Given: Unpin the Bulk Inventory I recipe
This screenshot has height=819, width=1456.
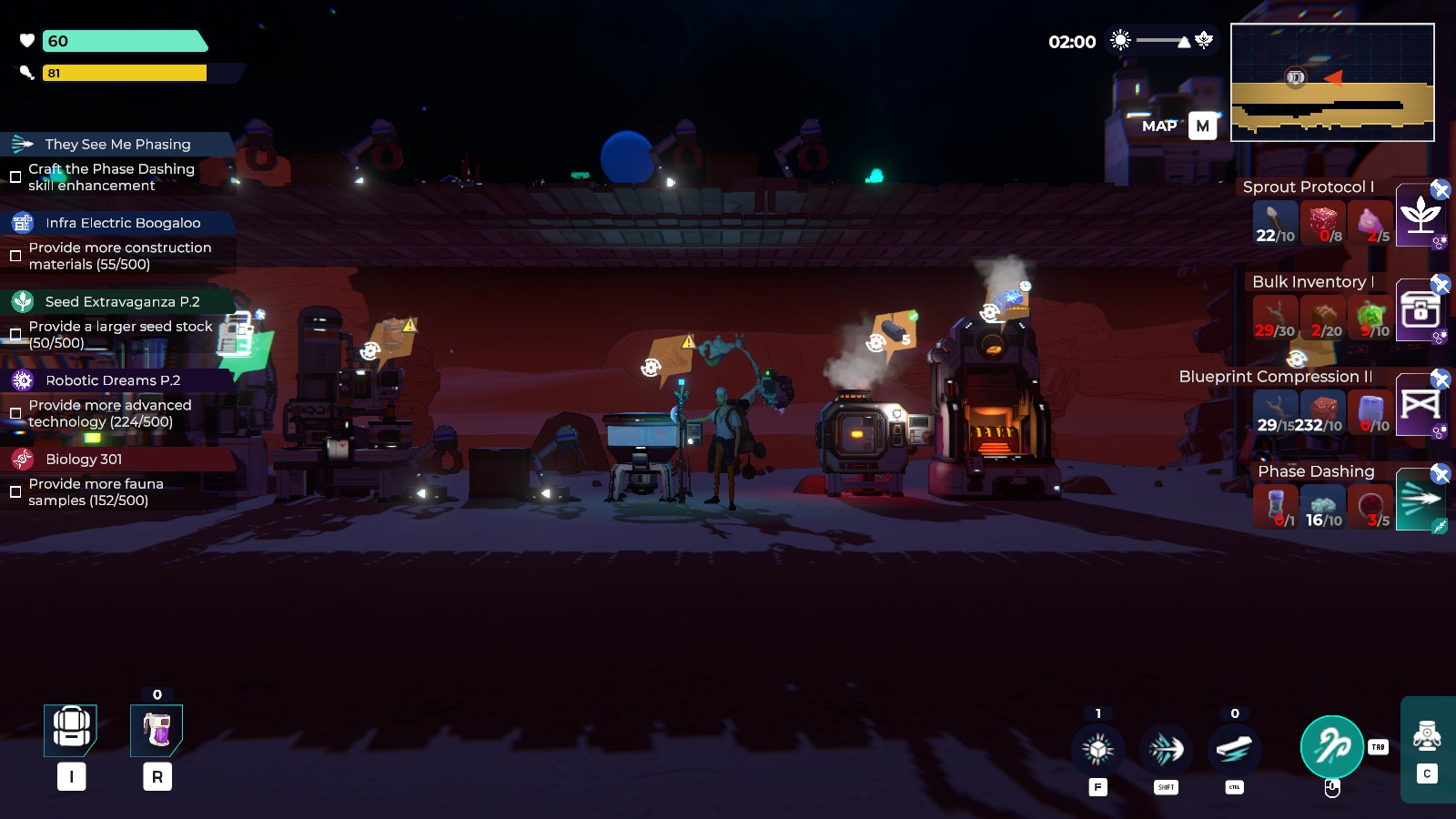Looking at the screenshot, I should (1441, 285).
